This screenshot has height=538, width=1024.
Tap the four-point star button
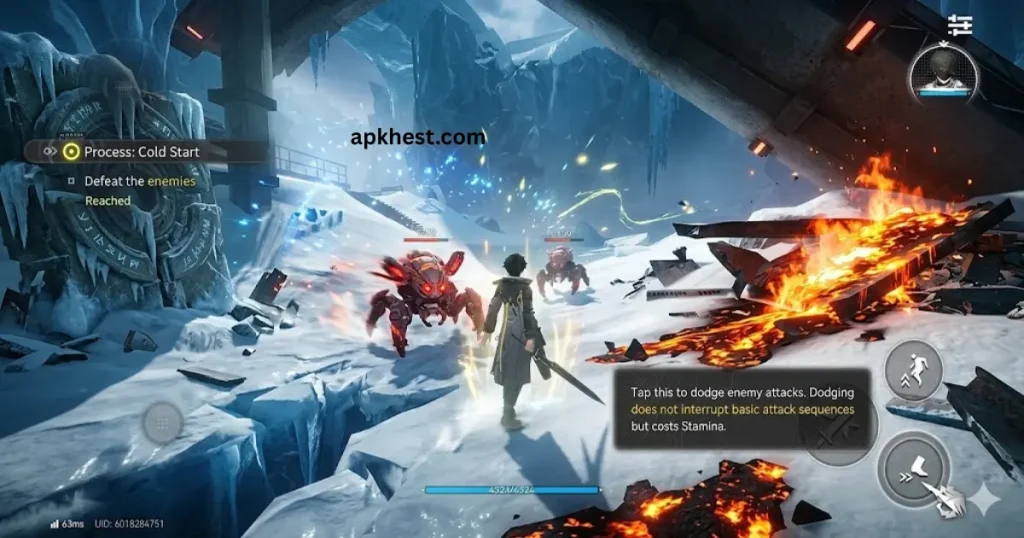click(986, 498)
